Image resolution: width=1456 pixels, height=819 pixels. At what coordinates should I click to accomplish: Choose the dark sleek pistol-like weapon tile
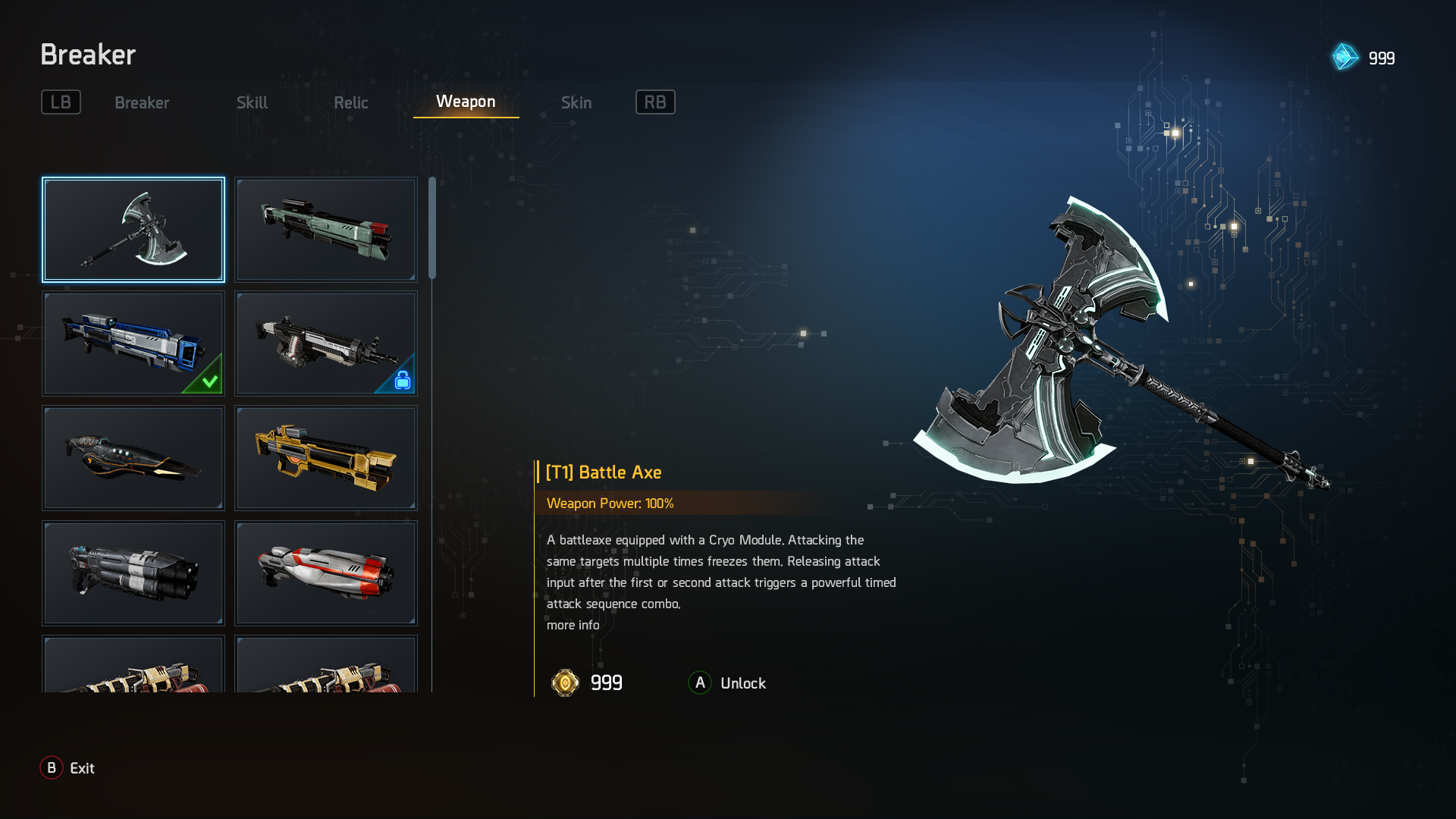133,458
